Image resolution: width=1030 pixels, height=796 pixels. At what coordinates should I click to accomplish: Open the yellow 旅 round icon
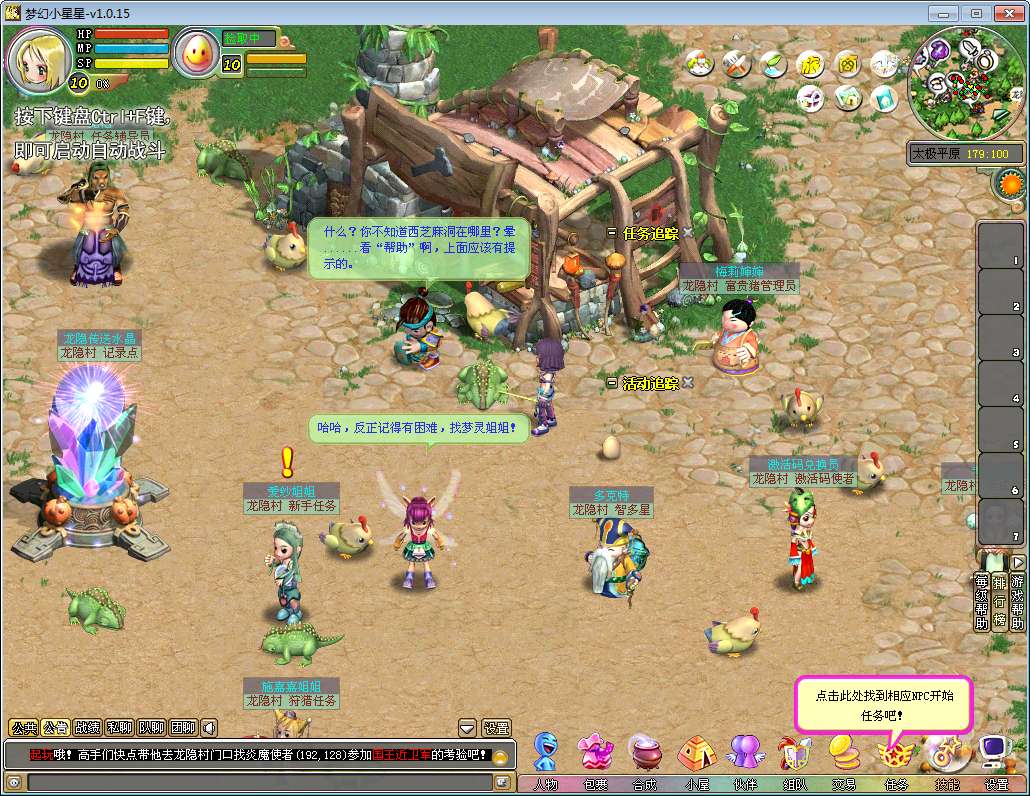810,64
